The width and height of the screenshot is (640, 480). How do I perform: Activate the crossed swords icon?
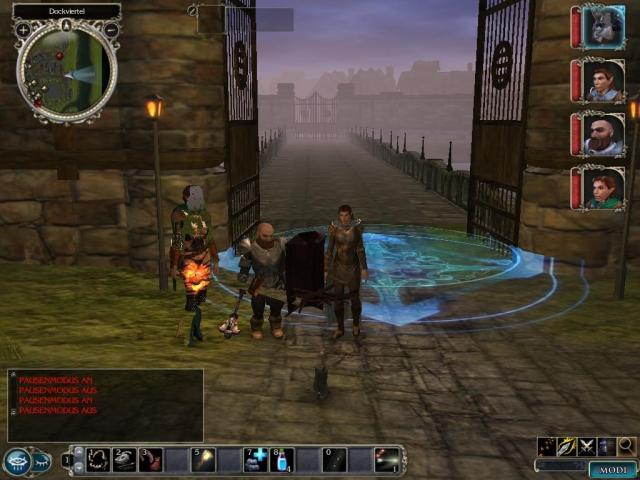[x=587, y=446]
